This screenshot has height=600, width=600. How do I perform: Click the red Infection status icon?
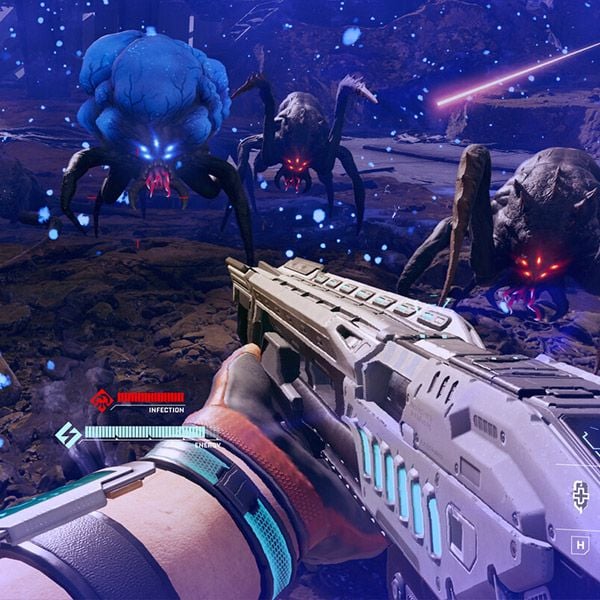[x=101, y=401]
